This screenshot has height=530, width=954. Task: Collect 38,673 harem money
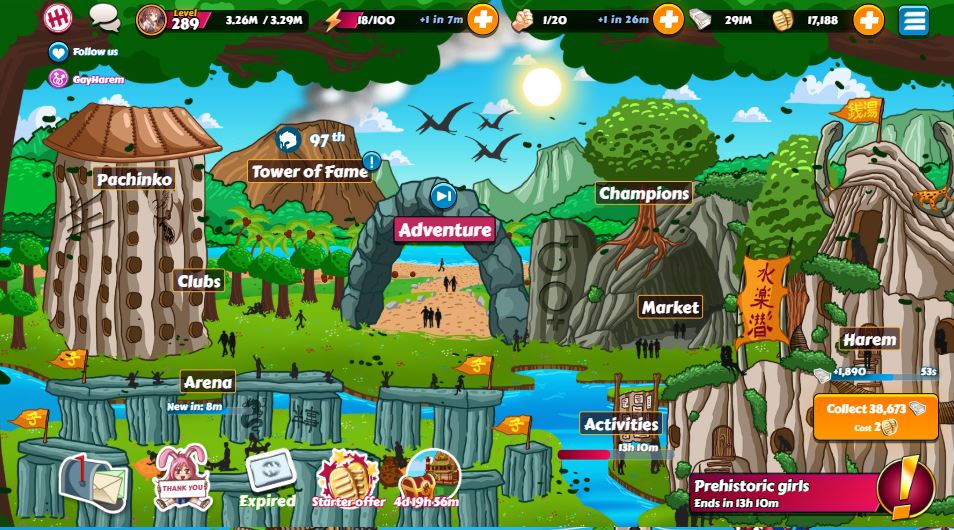(875, 416)
